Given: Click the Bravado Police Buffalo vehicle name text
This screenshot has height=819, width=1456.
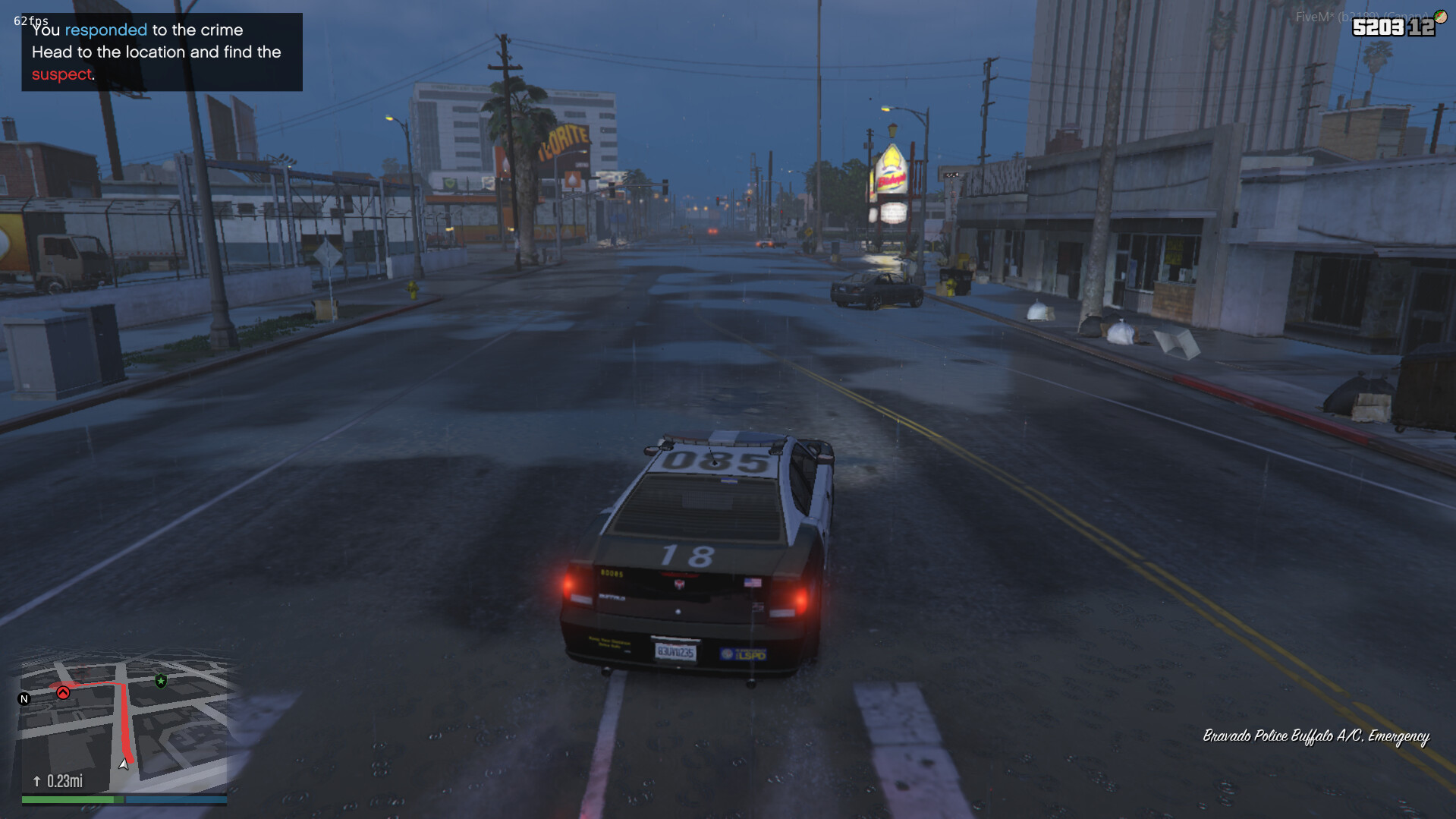Looking at the screenshot, I should pyautogui.click(x=1318, y=735).
